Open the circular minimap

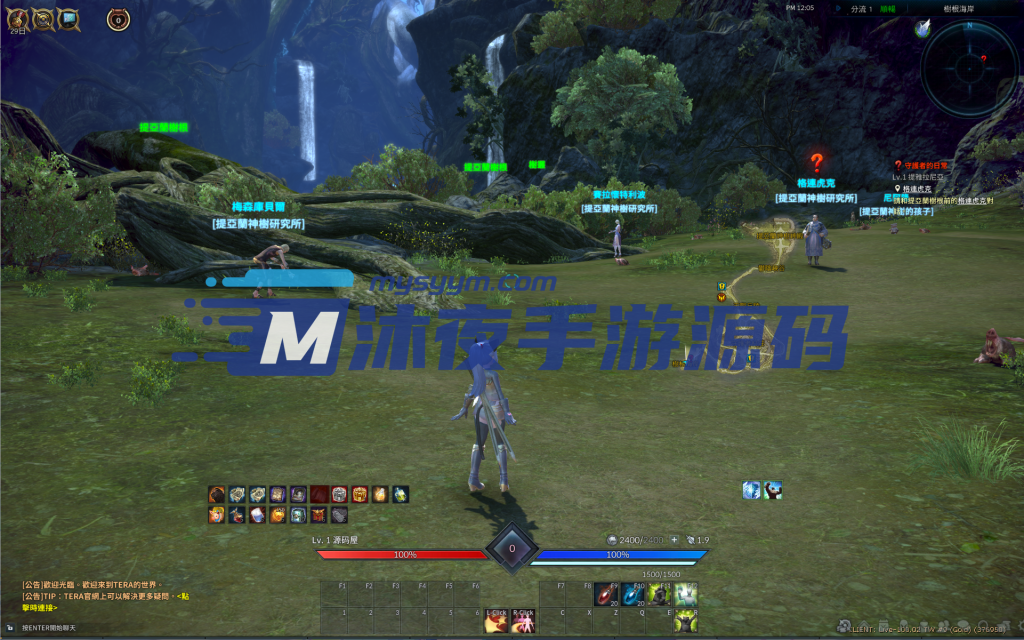coord(968,68)
